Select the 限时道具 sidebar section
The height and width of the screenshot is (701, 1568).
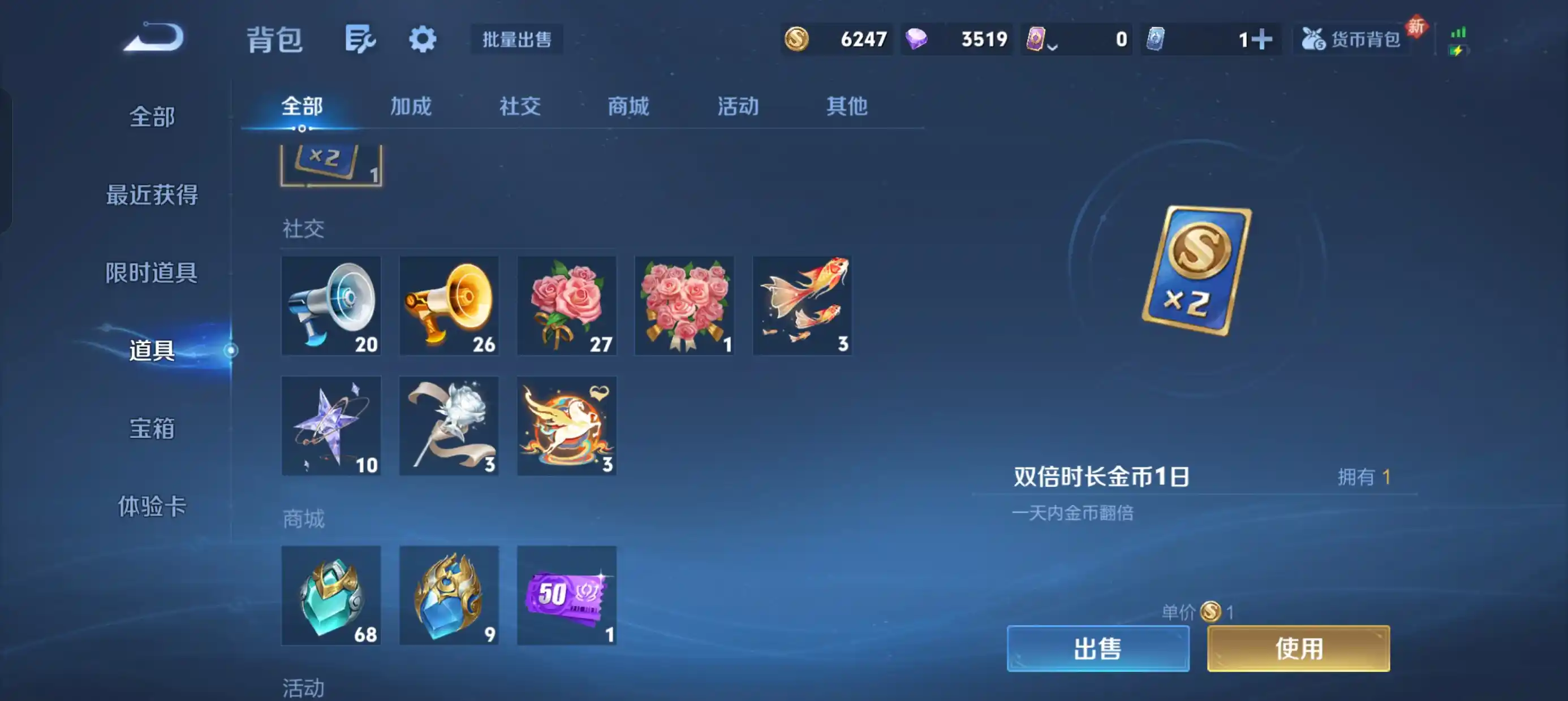[152, 273]
